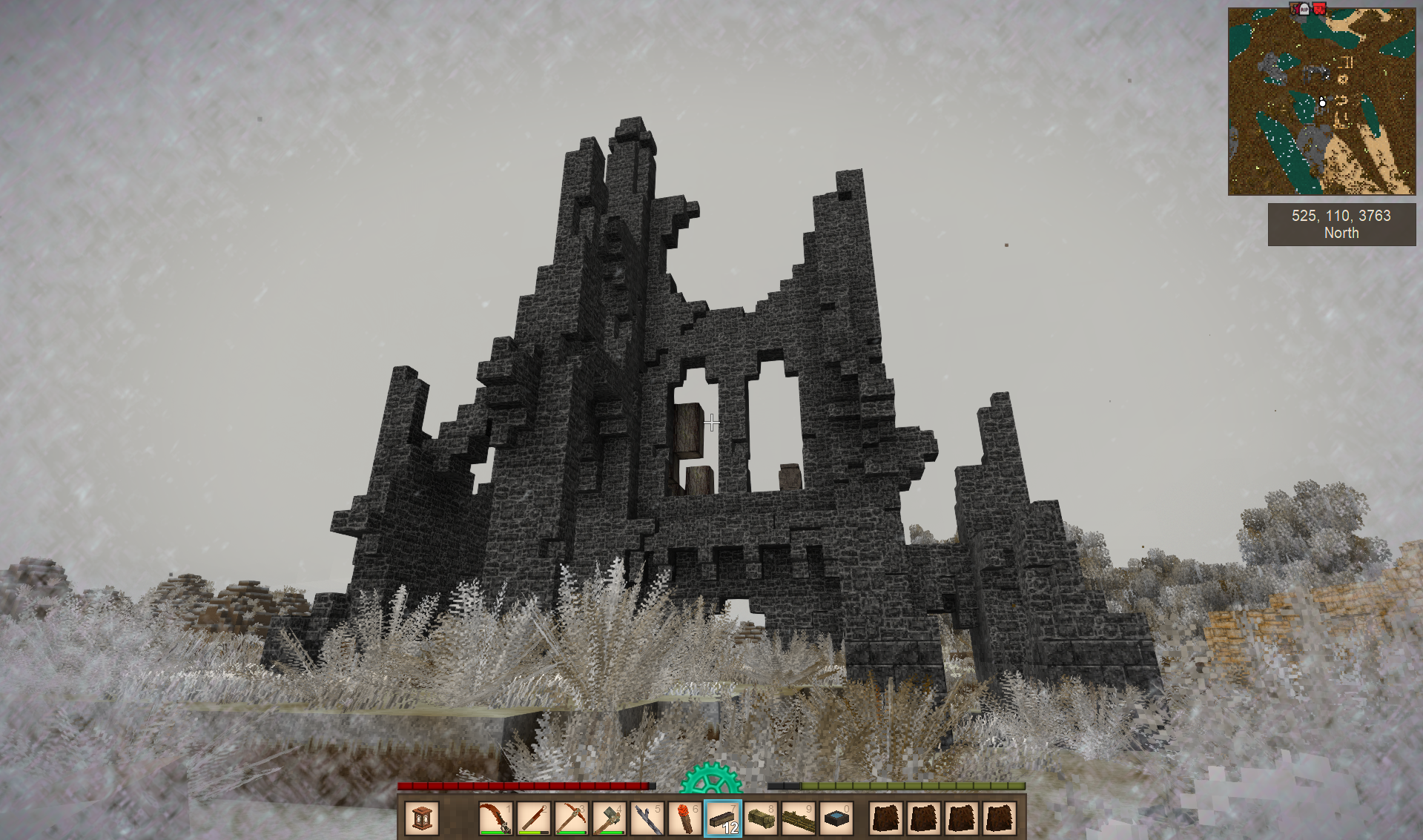Choose the hay bundle in slot 8

(x=761, y=818)
